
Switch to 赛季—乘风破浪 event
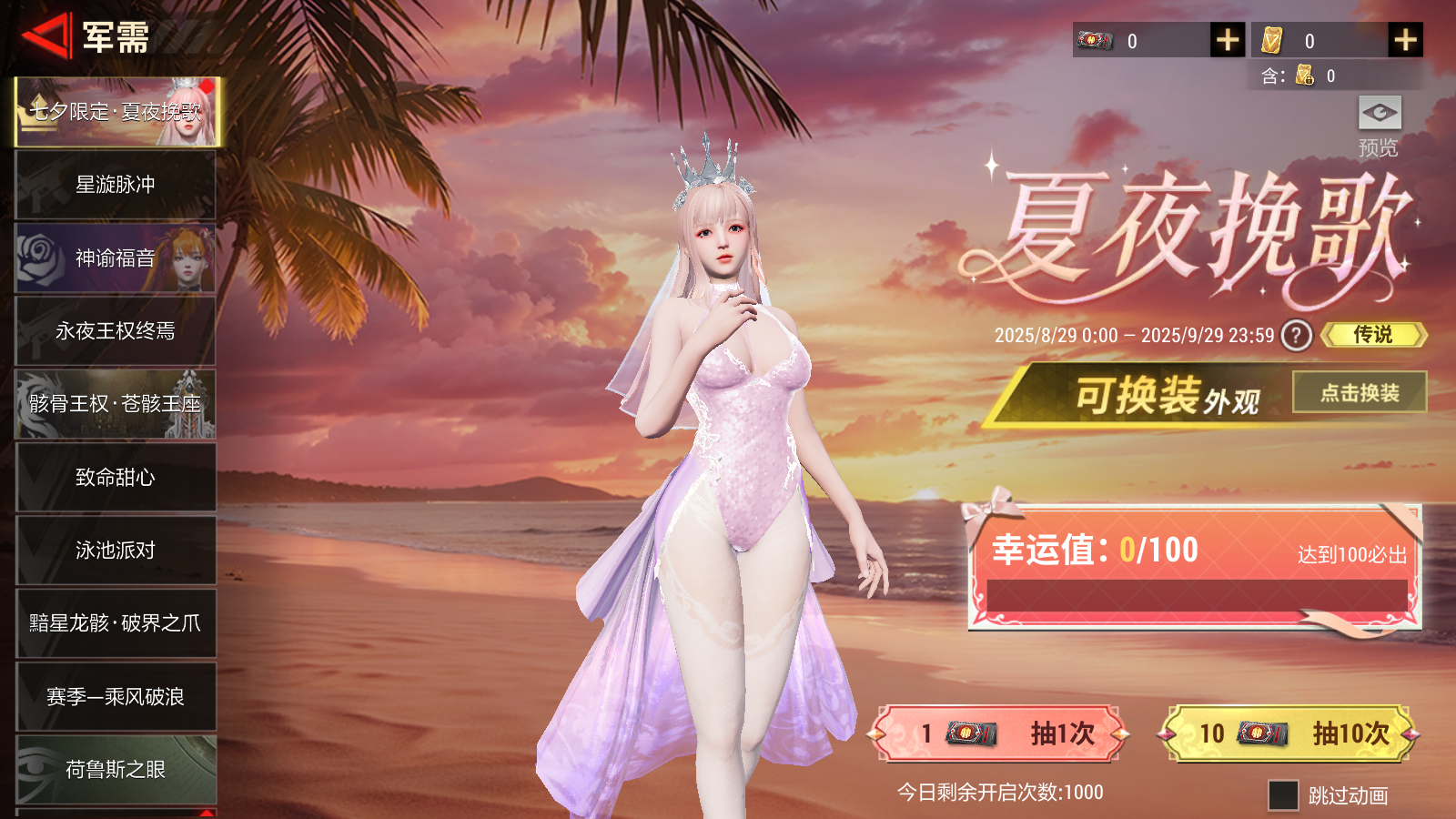(x=115, y=696)
